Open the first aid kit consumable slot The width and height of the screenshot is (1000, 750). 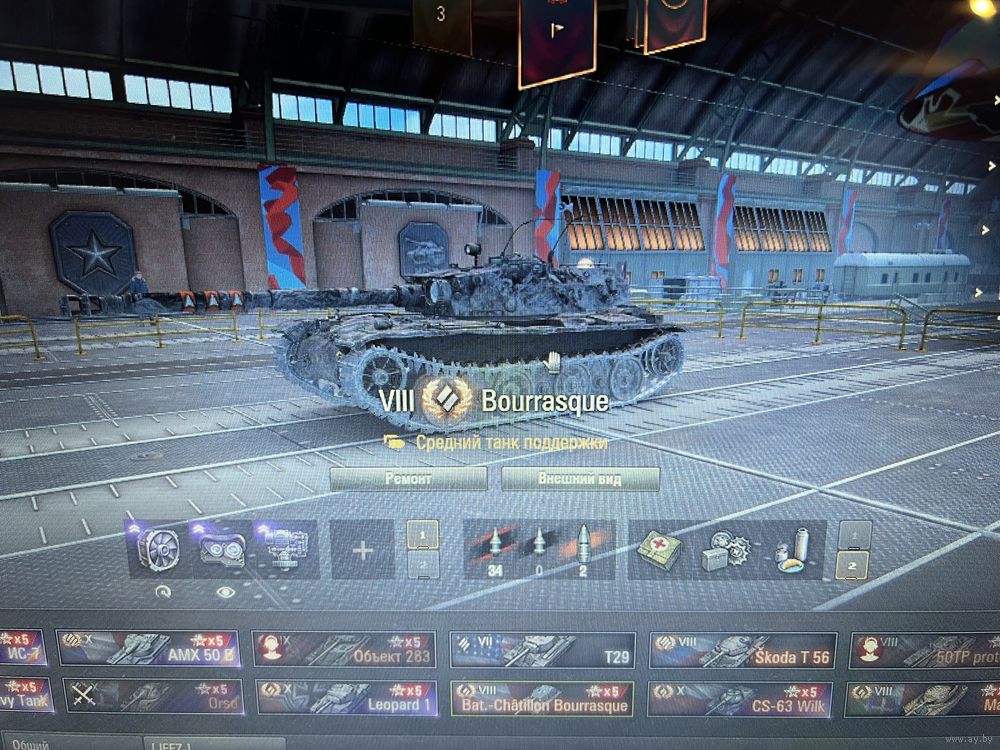tap(660, 550)
